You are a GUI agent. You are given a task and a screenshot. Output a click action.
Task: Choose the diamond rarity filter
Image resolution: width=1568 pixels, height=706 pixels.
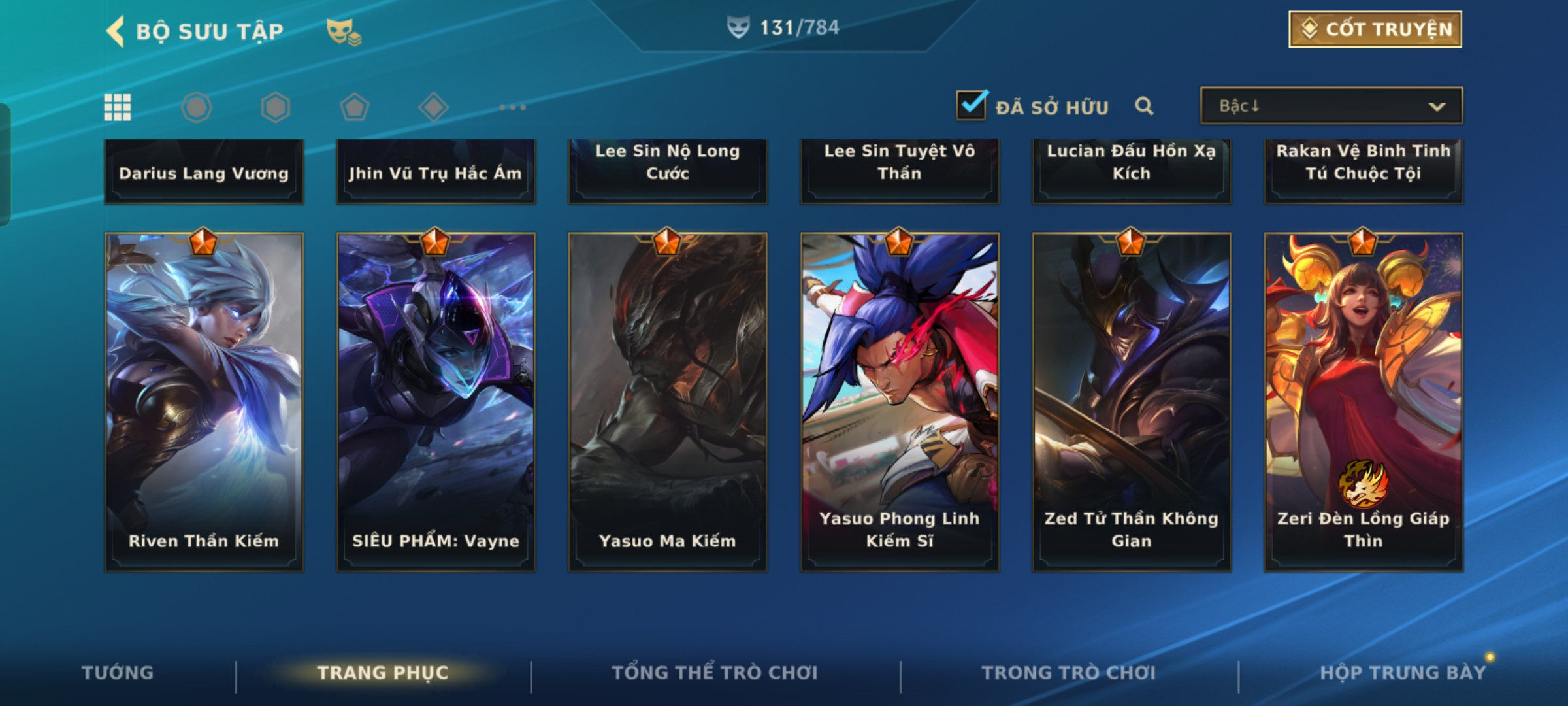[433, 107]
